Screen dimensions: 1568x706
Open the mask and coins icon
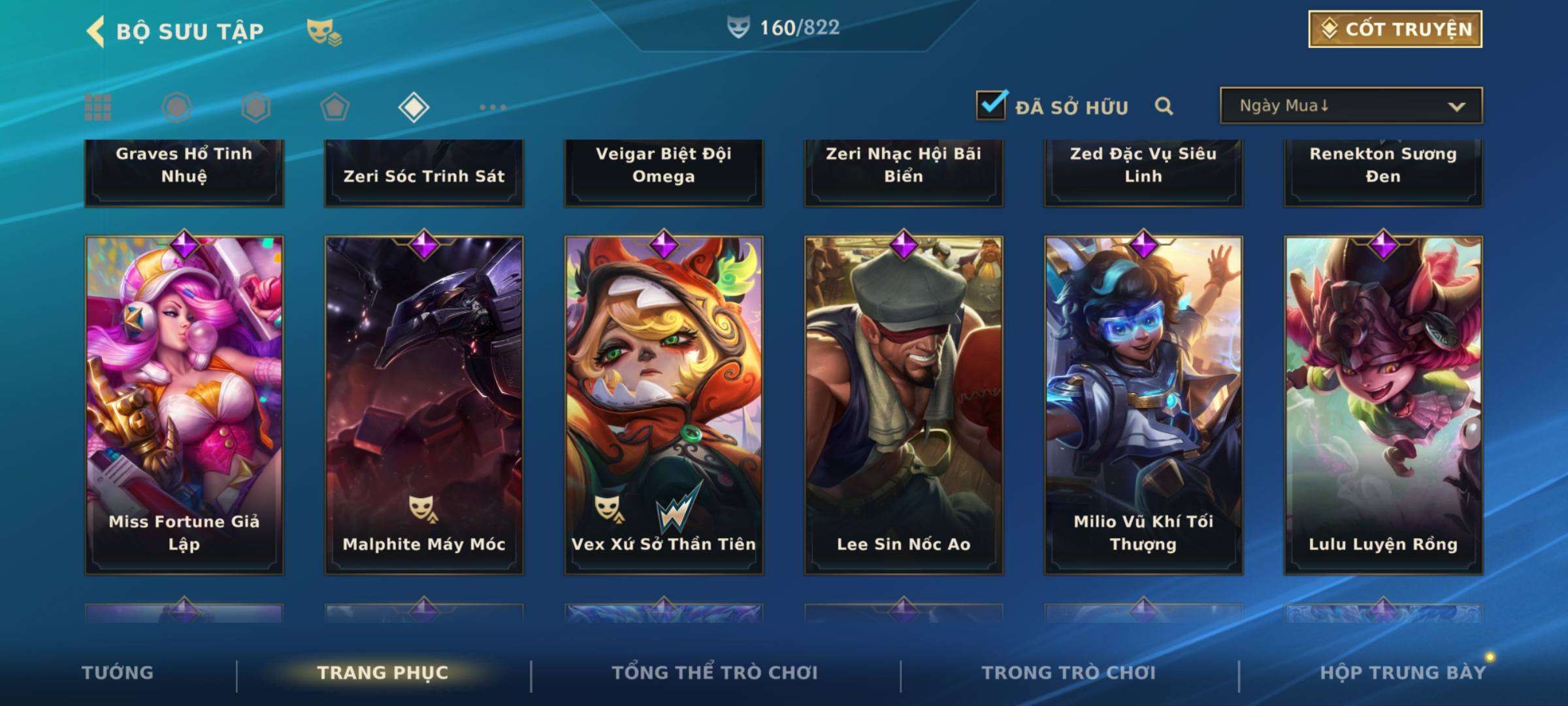click(324, 31)
